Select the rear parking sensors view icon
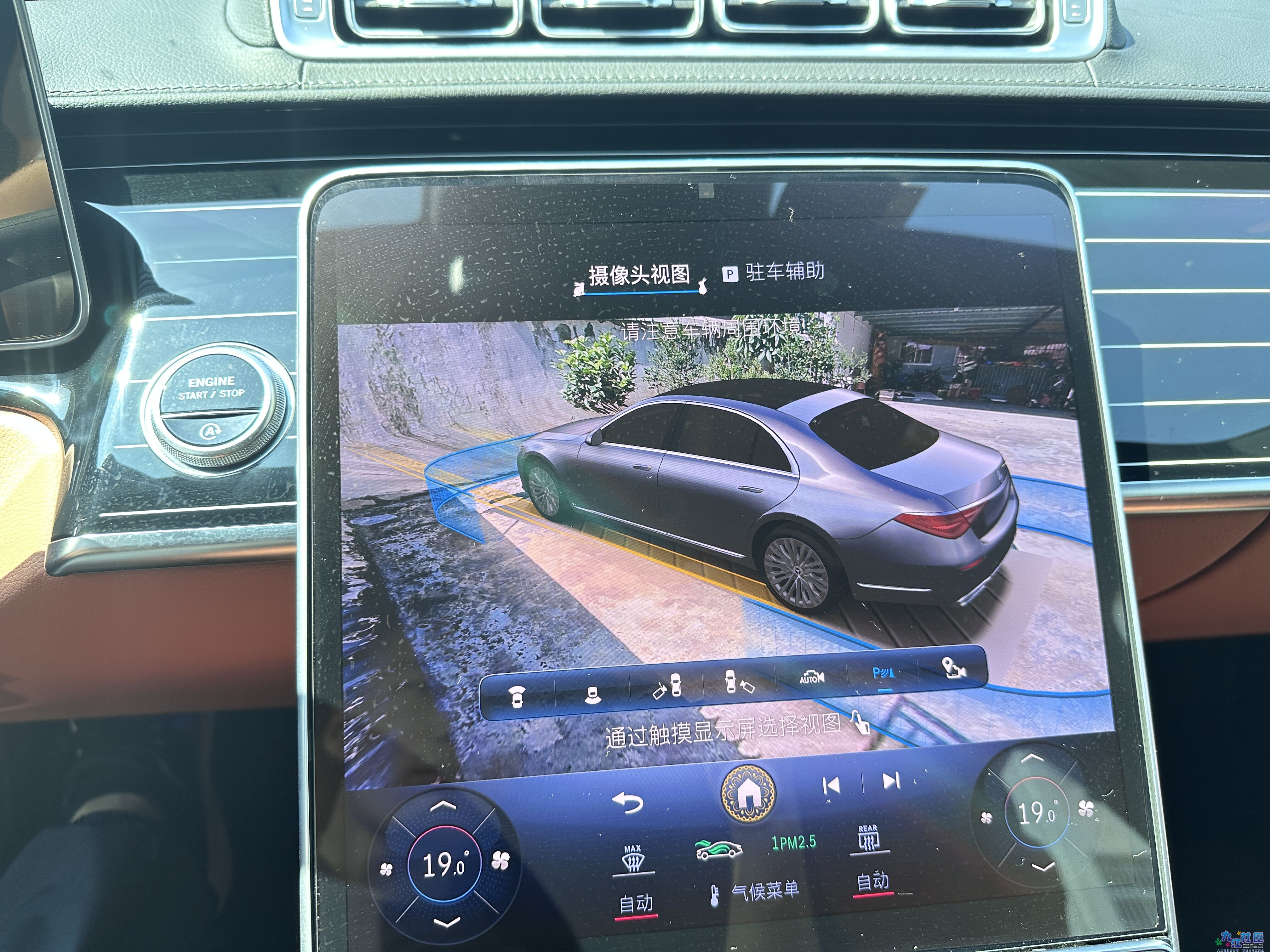The height and width of the screenshot is (952, 1270). pos(594,693)
